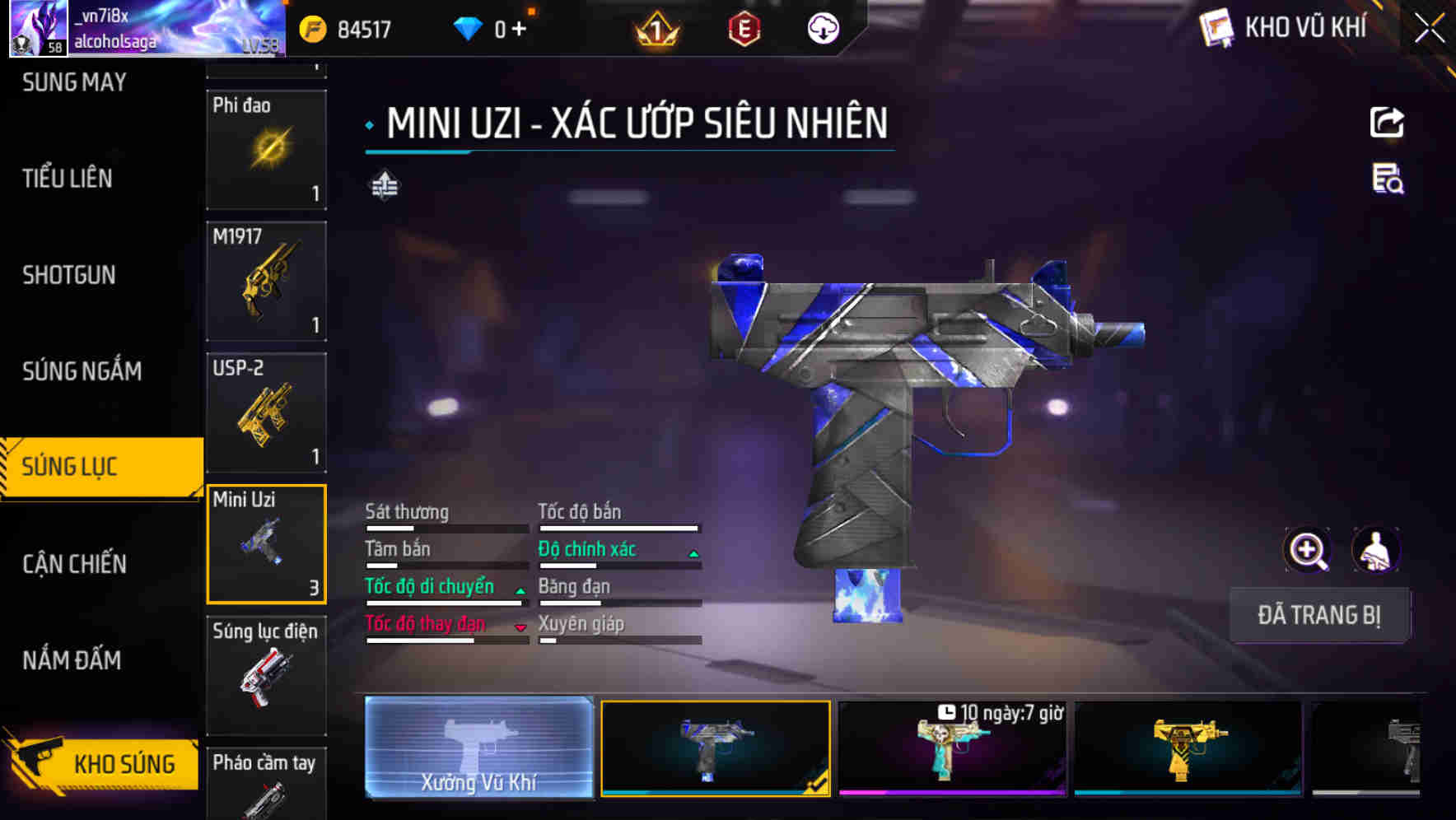Select the USP-2 weapon in the sidebar
Viewport: 1456px width, 820px height.
click(265, 412)
